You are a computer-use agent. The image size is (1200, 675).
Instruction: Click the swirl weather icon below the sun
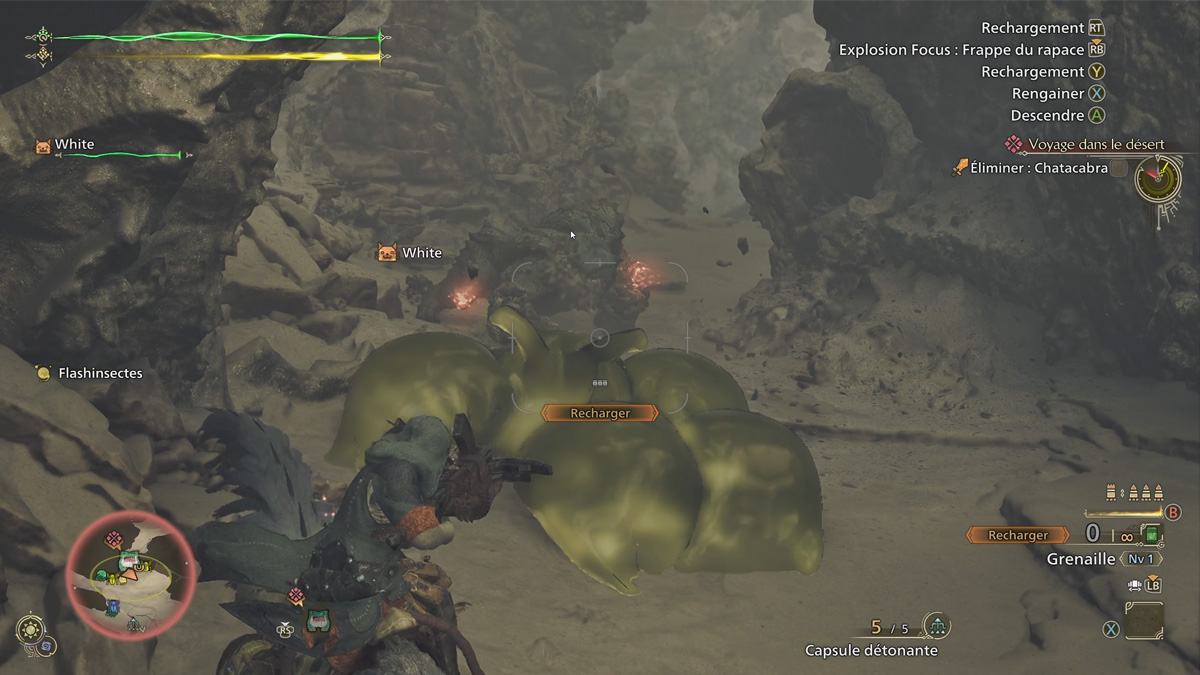46,646
